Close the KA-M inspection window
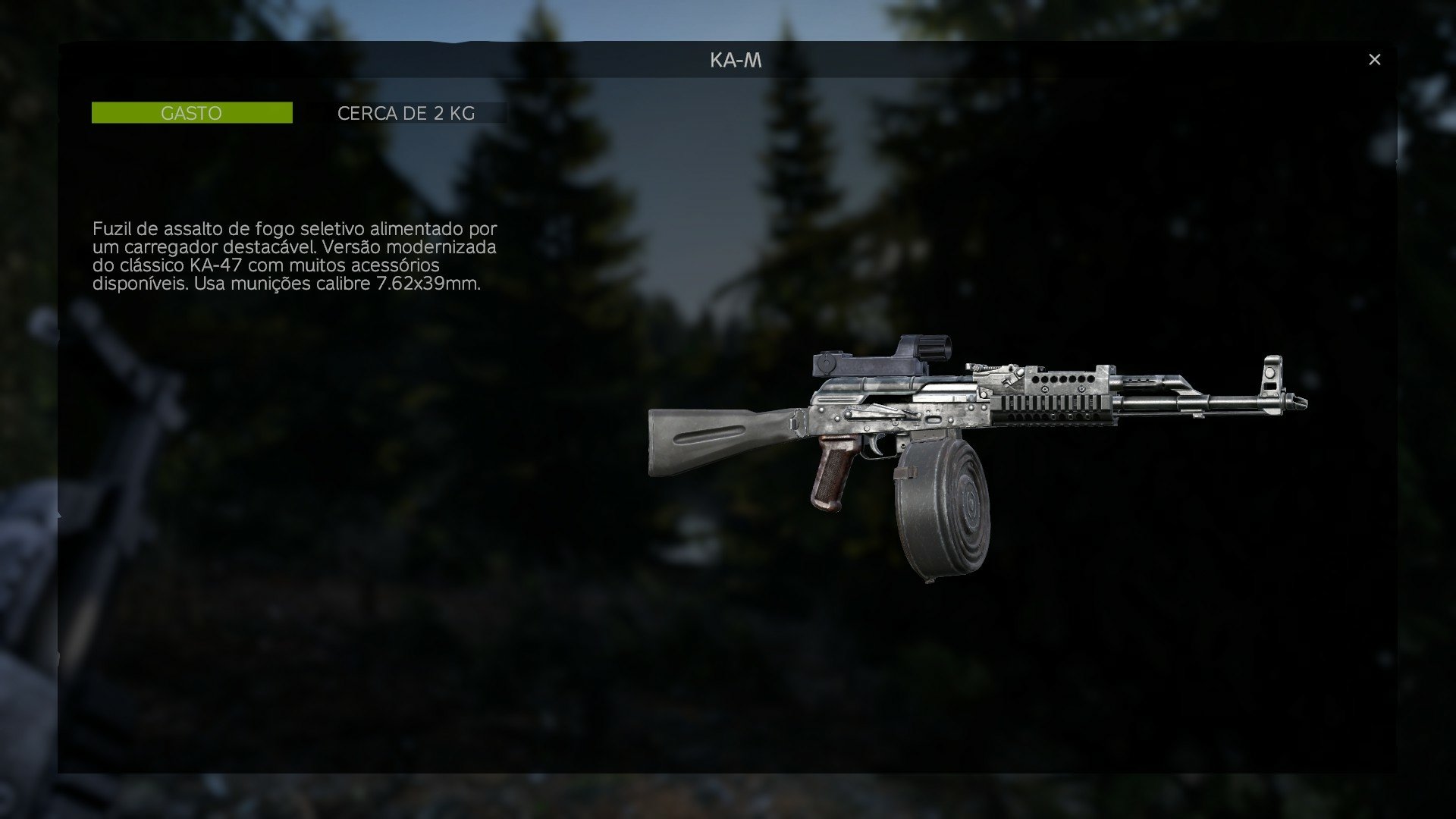 tap(1376, 58)
